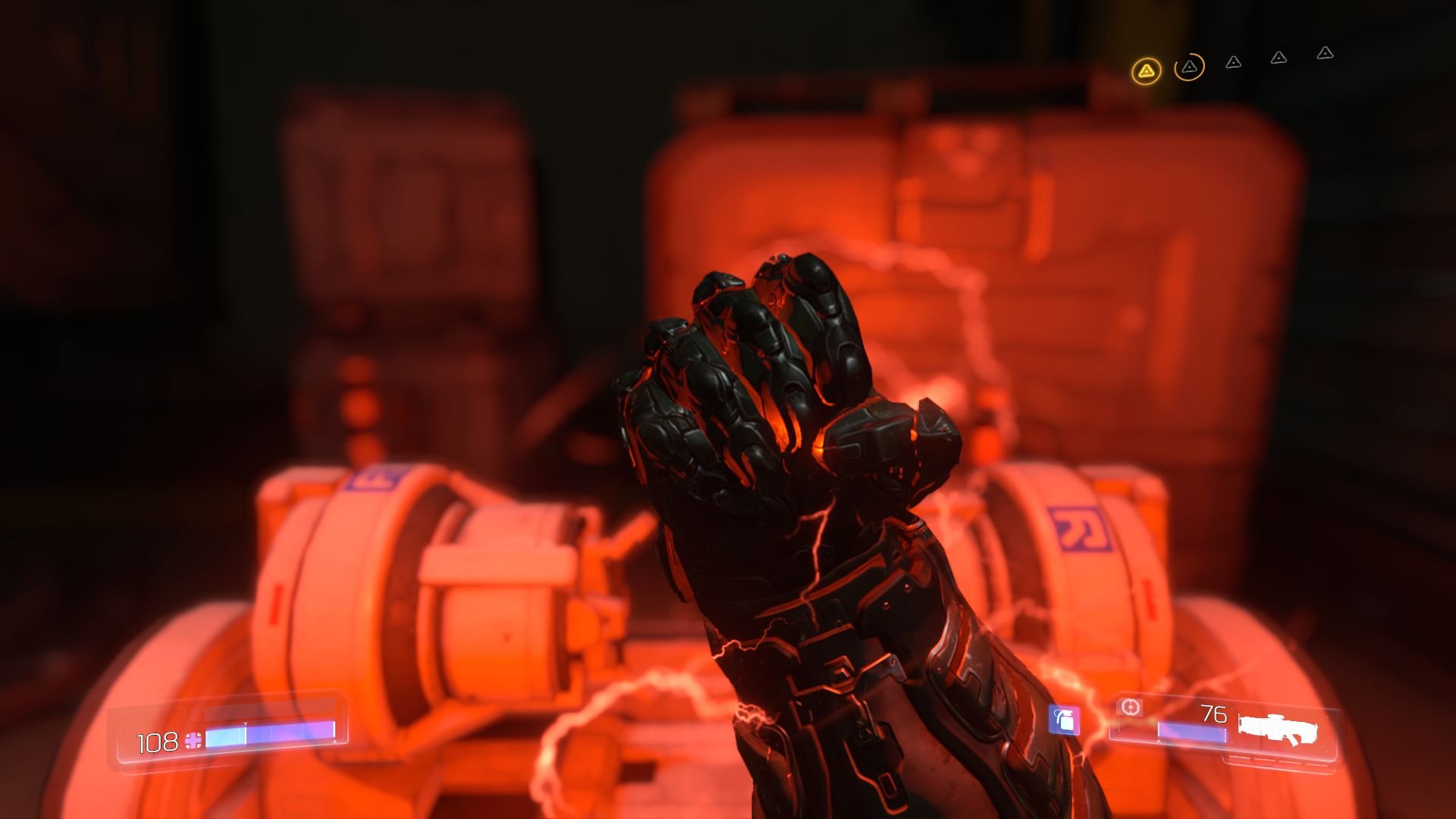Click the medkit cross icon beside health
1456x819 pixels.
[x=193, y=742]
